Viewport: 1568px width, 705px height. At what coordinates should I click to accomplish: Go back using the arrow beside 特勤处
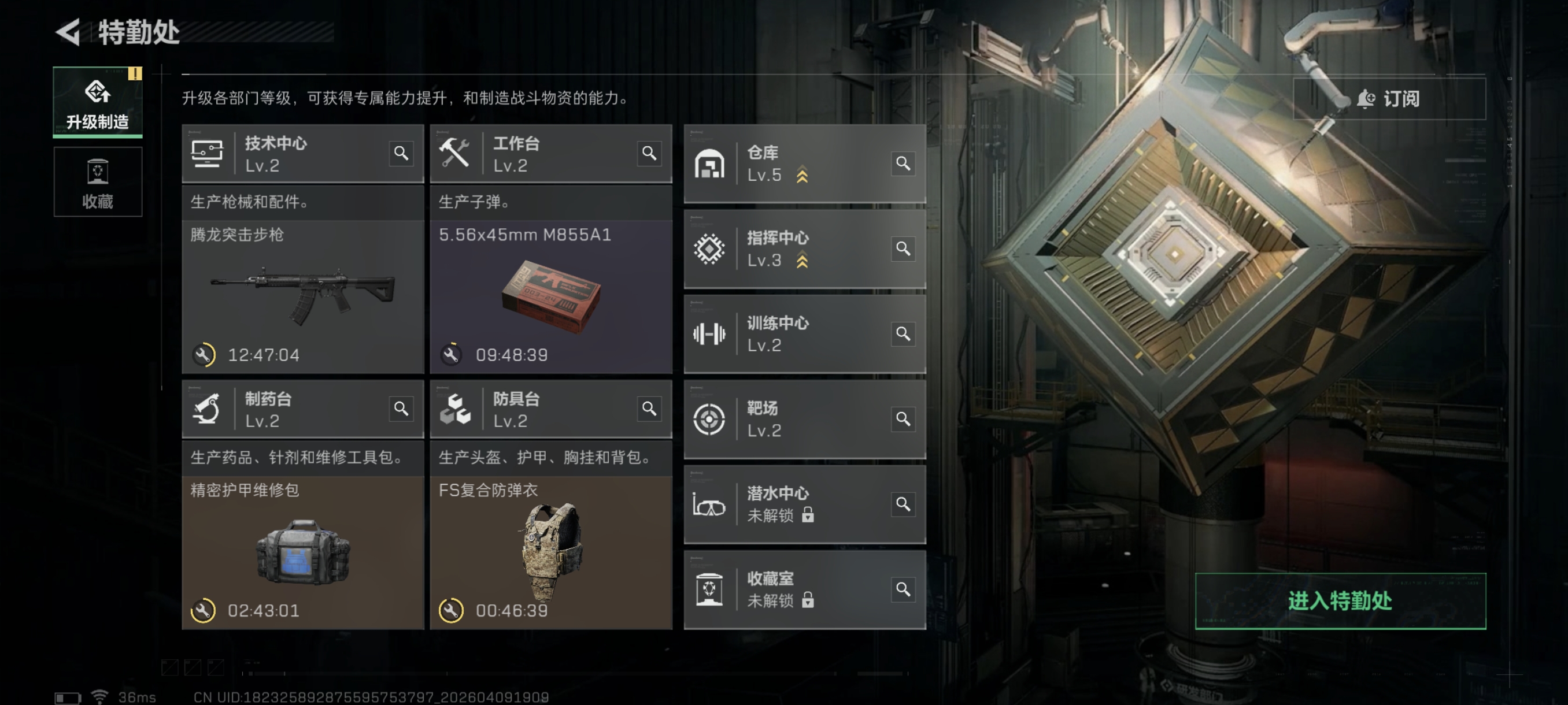tap(69, 32)
